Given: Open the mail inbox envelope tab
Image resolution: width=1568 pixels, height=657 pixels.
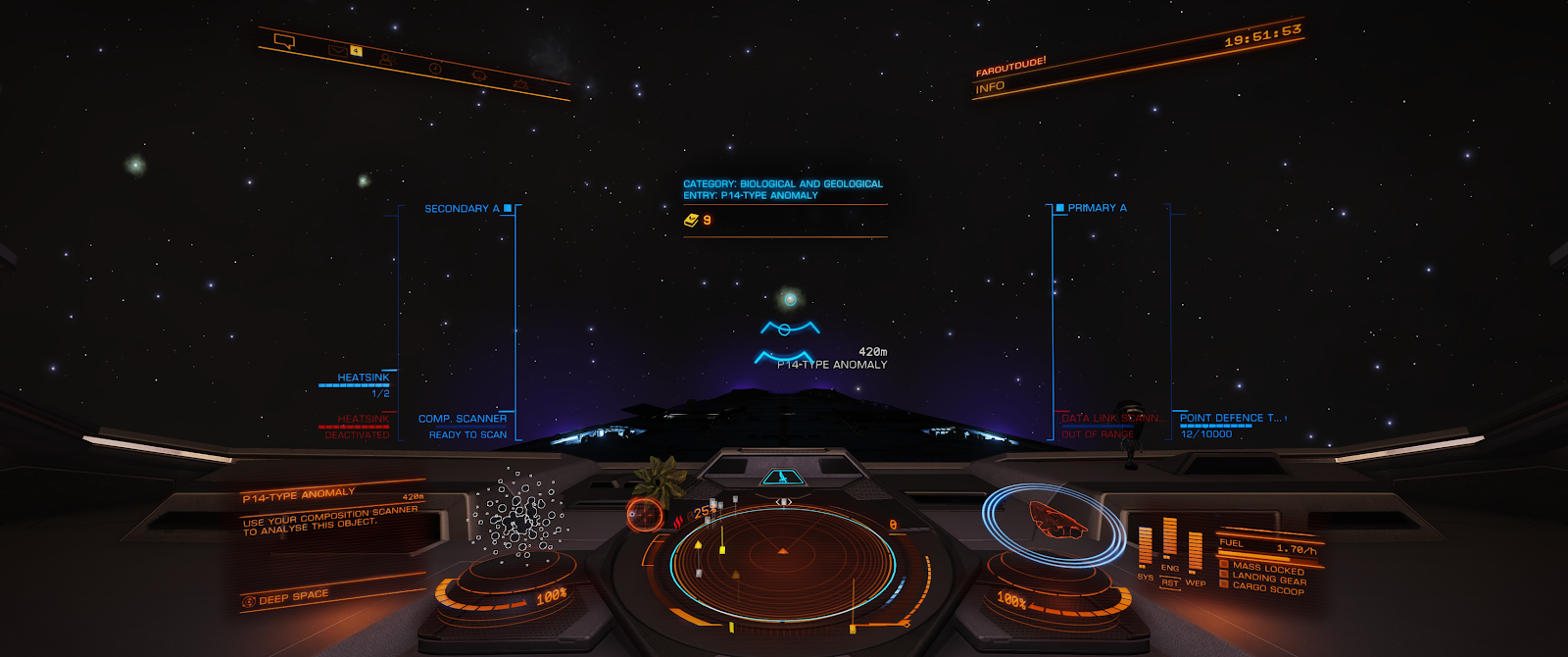Looking at the screenshot, I should [x=338, y=49].
